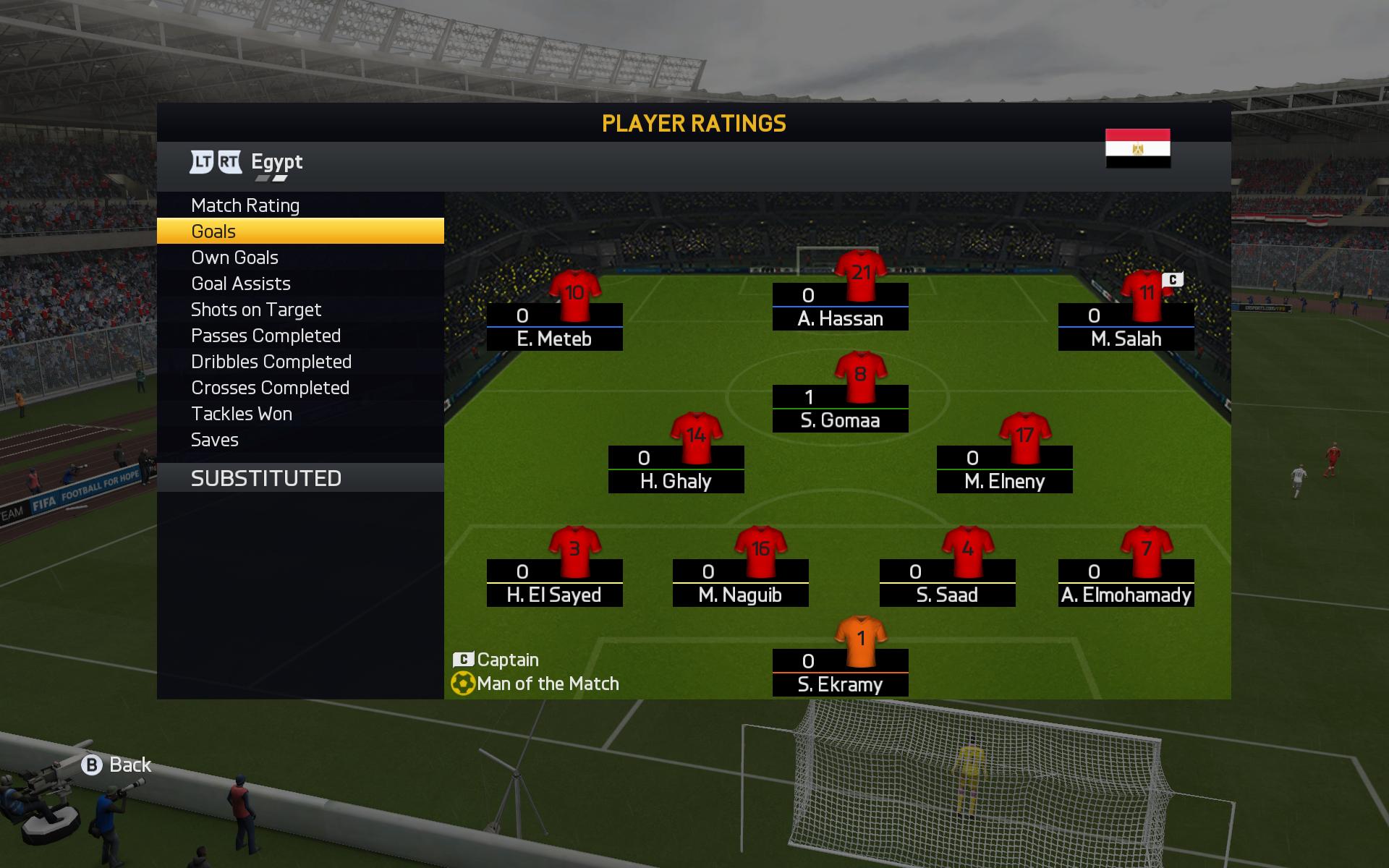This screenshot has height=868, width=1389.
Task: Select E. Meteb's player card
Action: 555,327
